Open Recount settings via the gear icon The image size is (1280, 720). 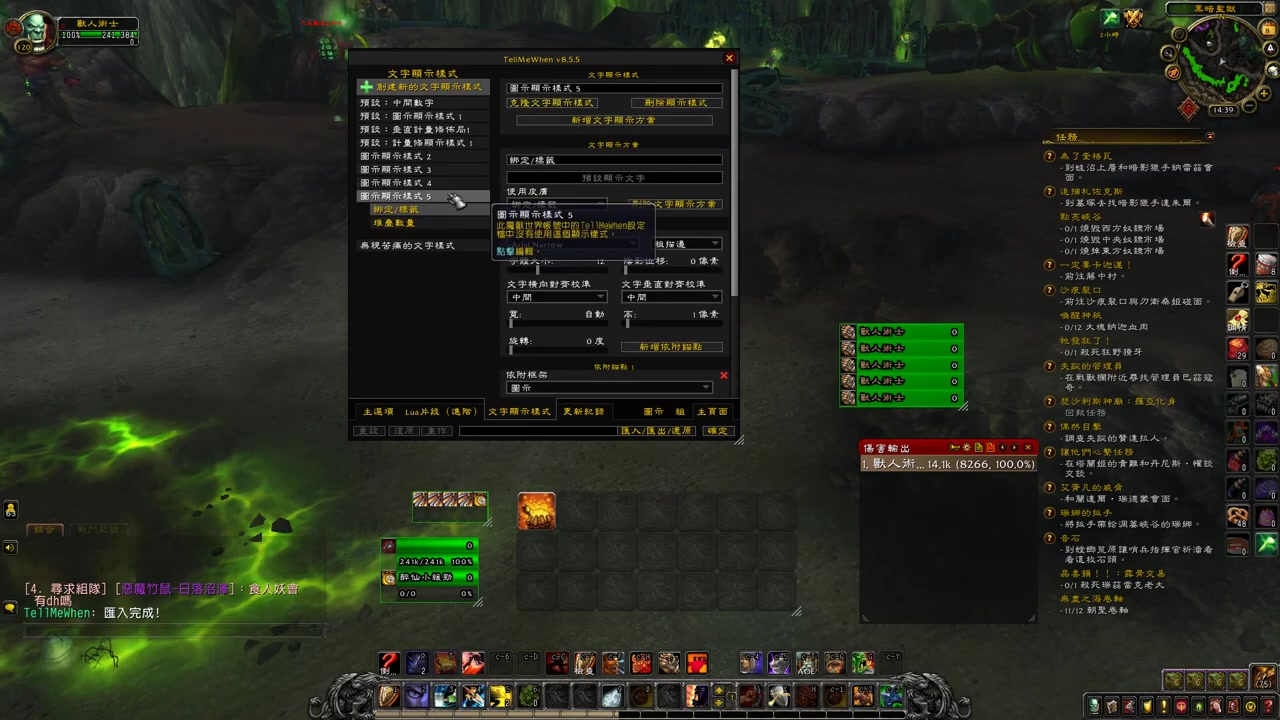[x=966, y=447]
